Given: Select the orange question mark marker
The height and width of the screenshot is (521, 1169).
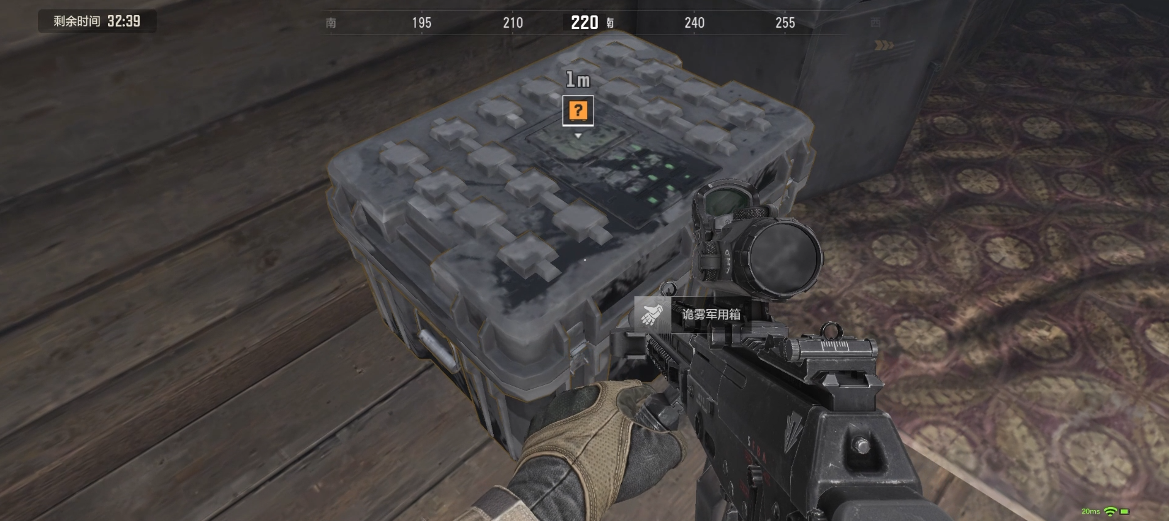Looking at the screenshot, I should coord(577,110).
